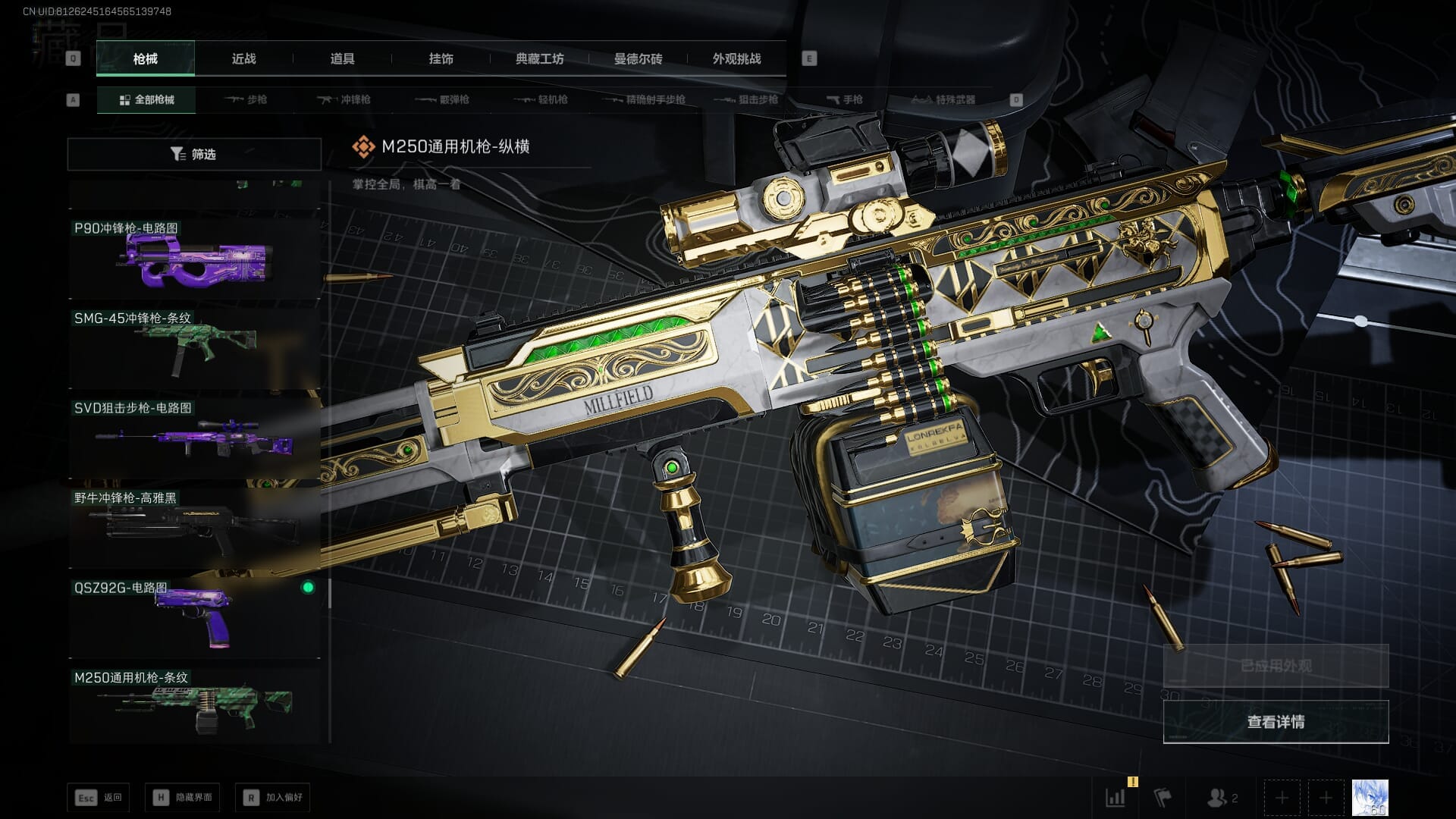Viewport: 1456px width, 819px height.
Task: Open the 曼德尔砖 tab
Action: pyautogui.click(x=638, y=58)
